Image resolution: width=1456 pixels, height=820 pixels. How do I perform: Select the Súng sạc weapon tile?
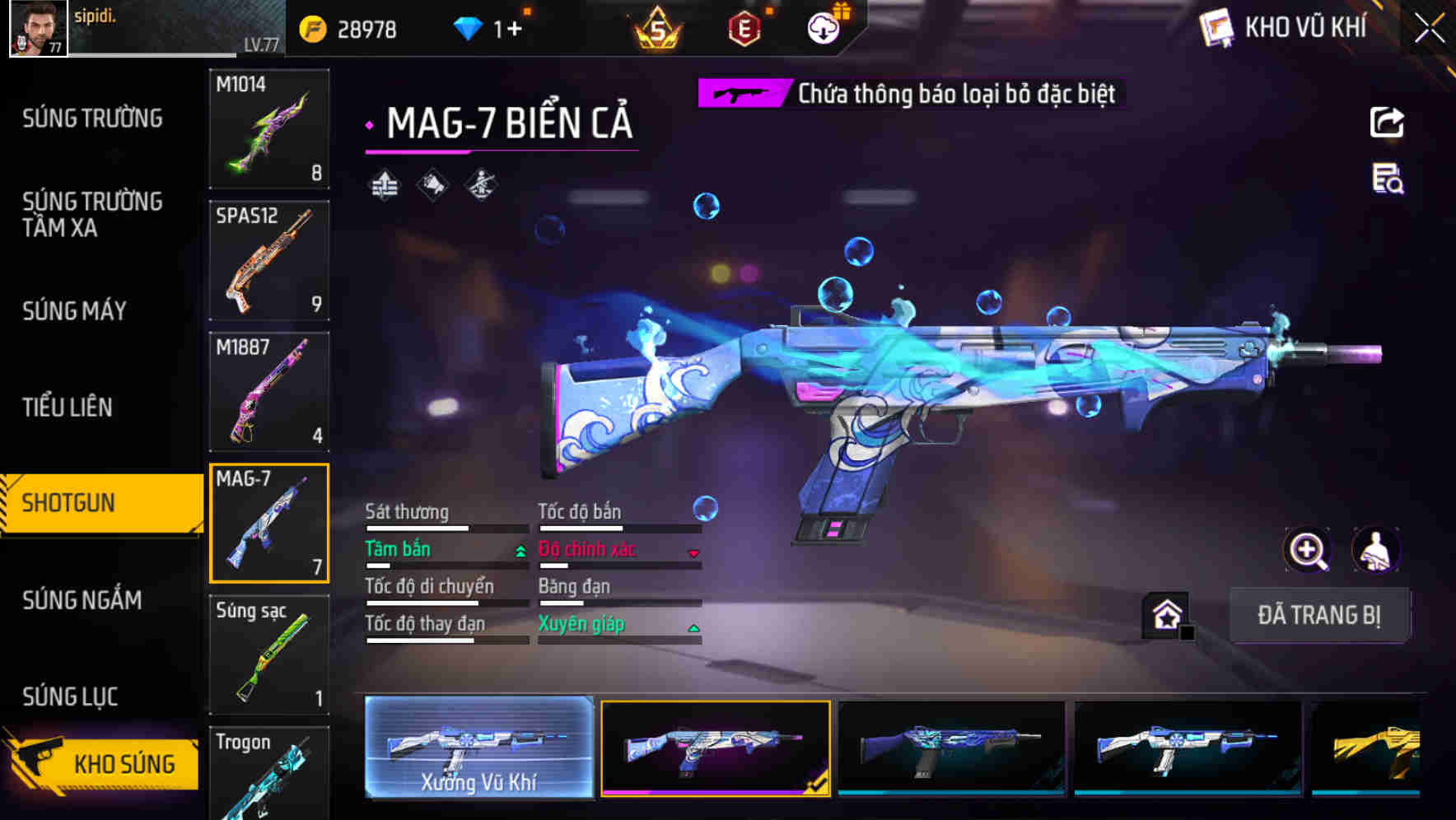coord(269,655)
